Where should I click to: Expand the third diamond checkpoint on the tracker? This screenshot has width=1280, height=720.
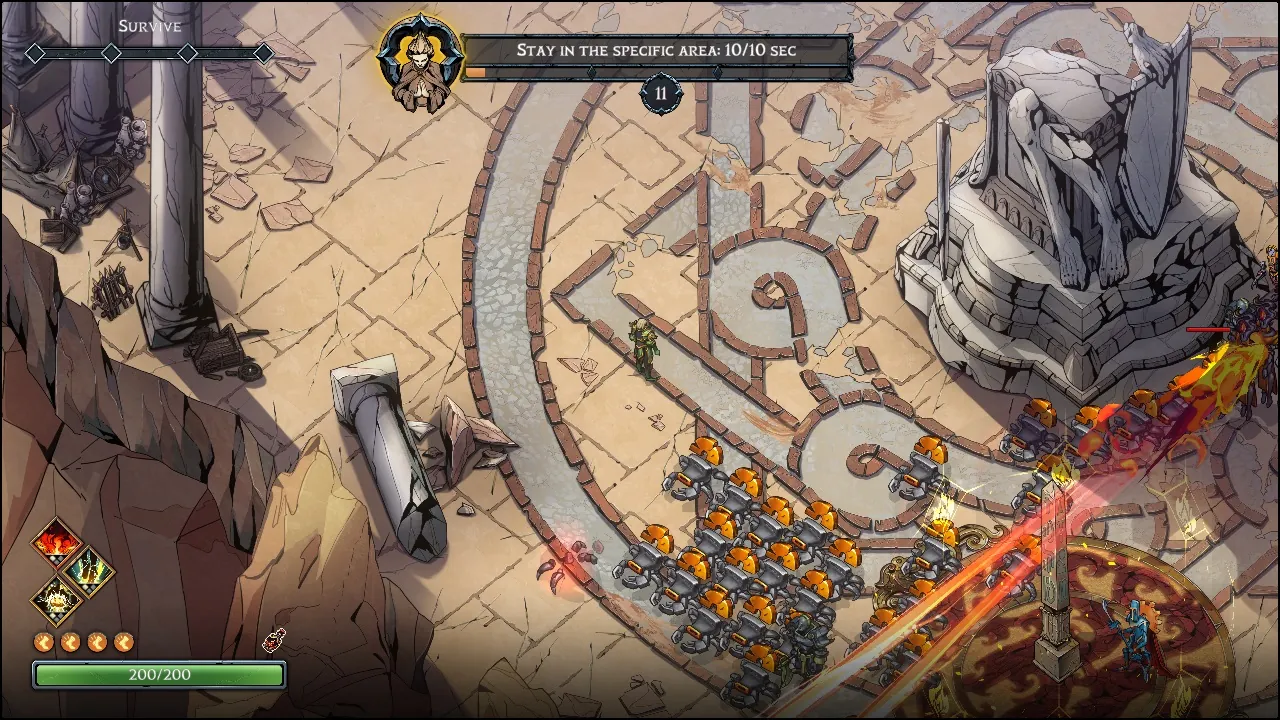188,51
